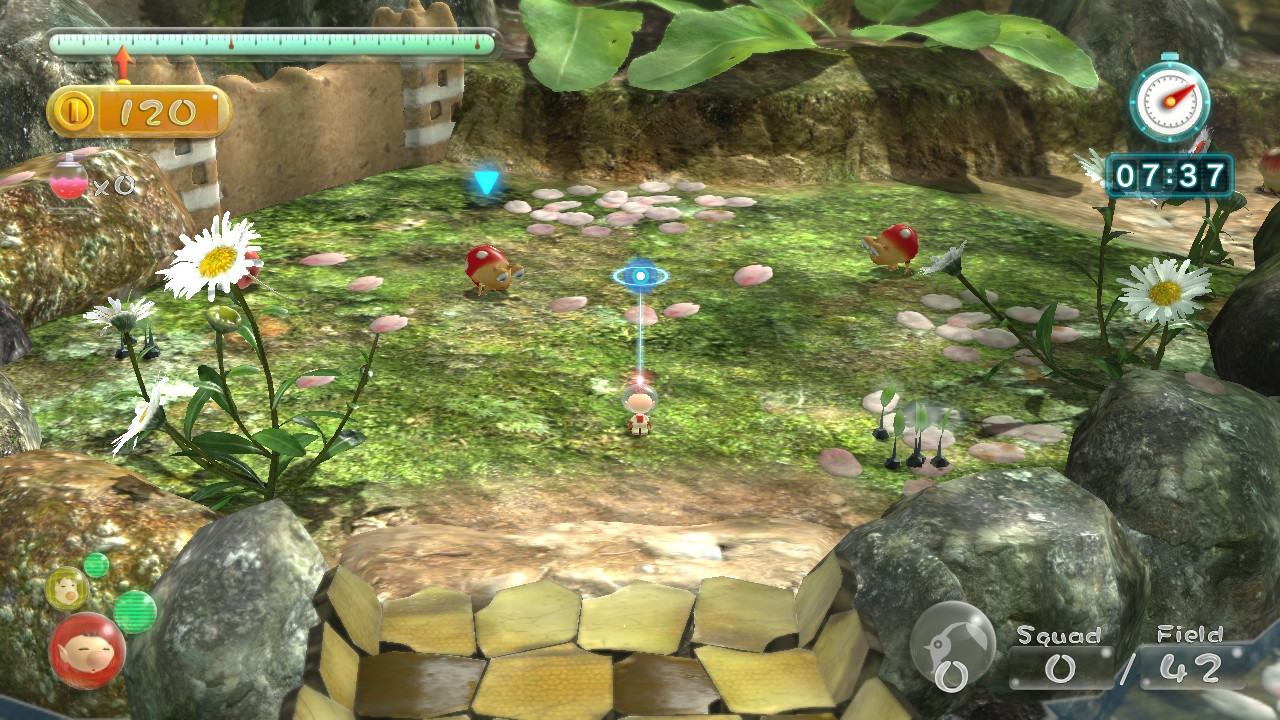Switch to the yellow leader portrait

click(66, 588)
